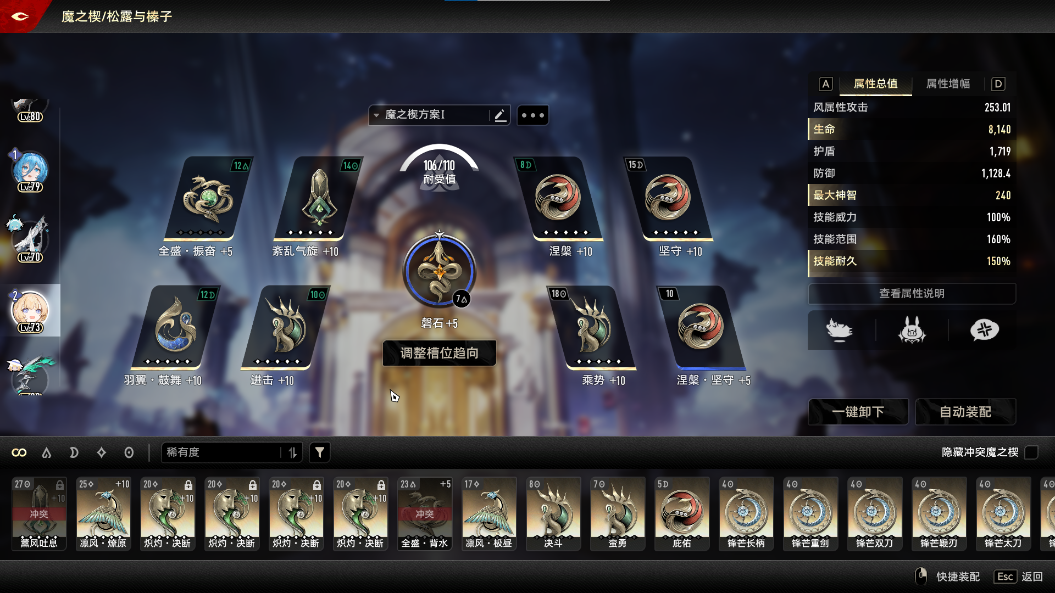Select the 乘势 +10 wedge slot

[590, 328]
